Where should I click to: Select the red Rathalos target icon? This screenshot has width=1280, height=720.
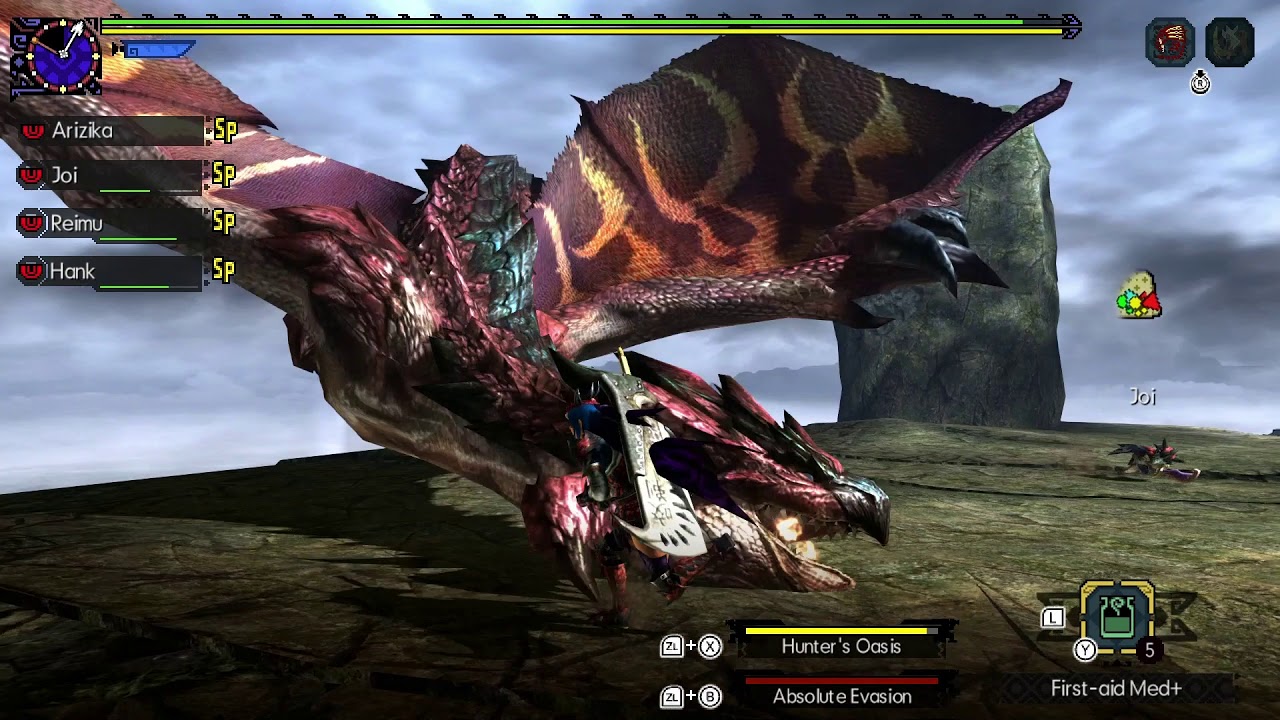(1169, 43)
